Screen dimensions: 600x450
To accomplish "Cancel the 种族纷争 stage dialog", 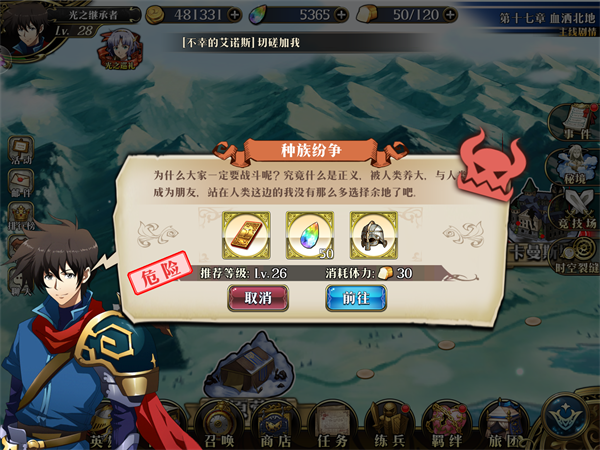I will [258, 297].
